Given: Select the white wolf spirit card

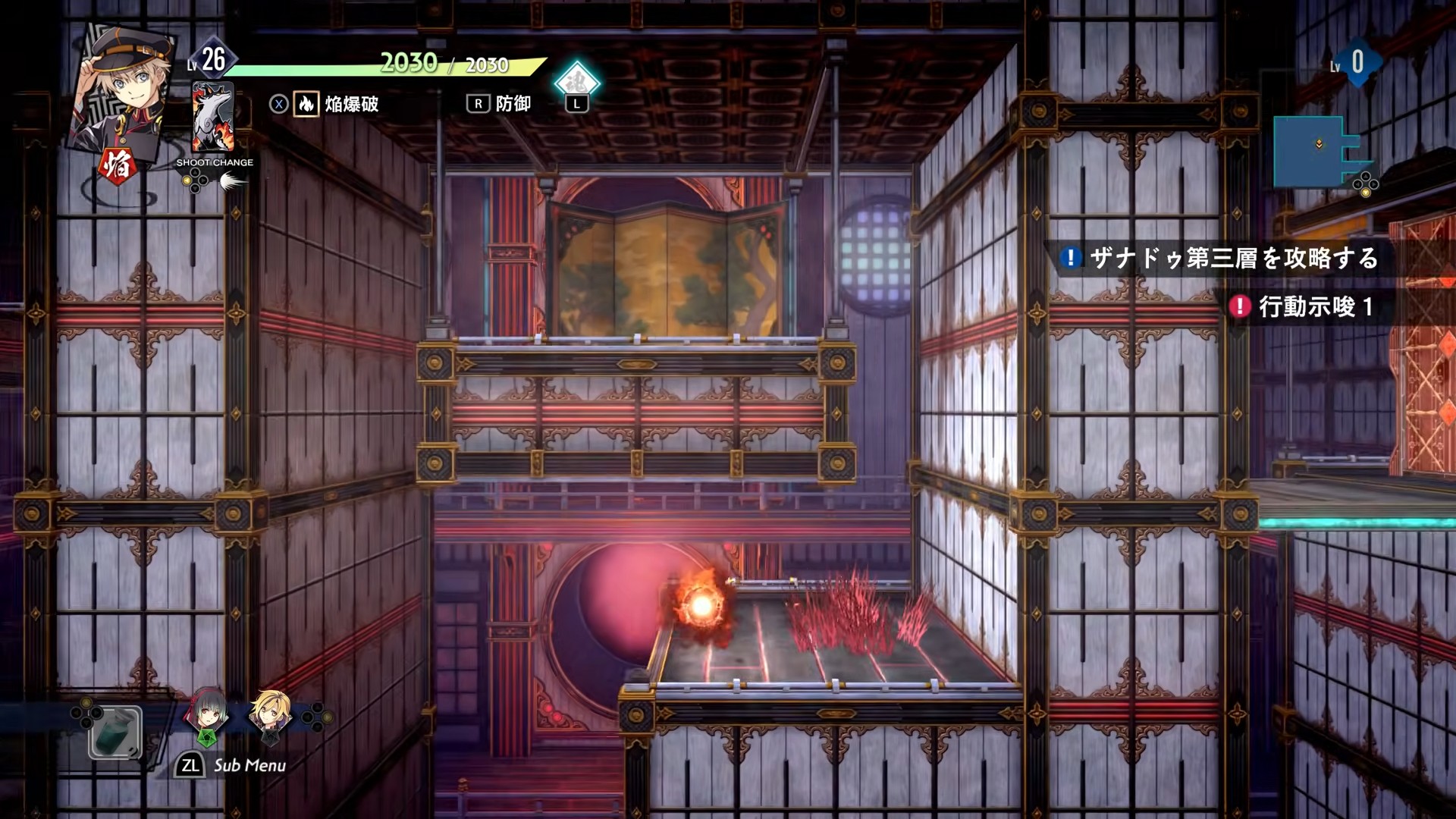Looking at the screenshot, I should click(212, 118).
